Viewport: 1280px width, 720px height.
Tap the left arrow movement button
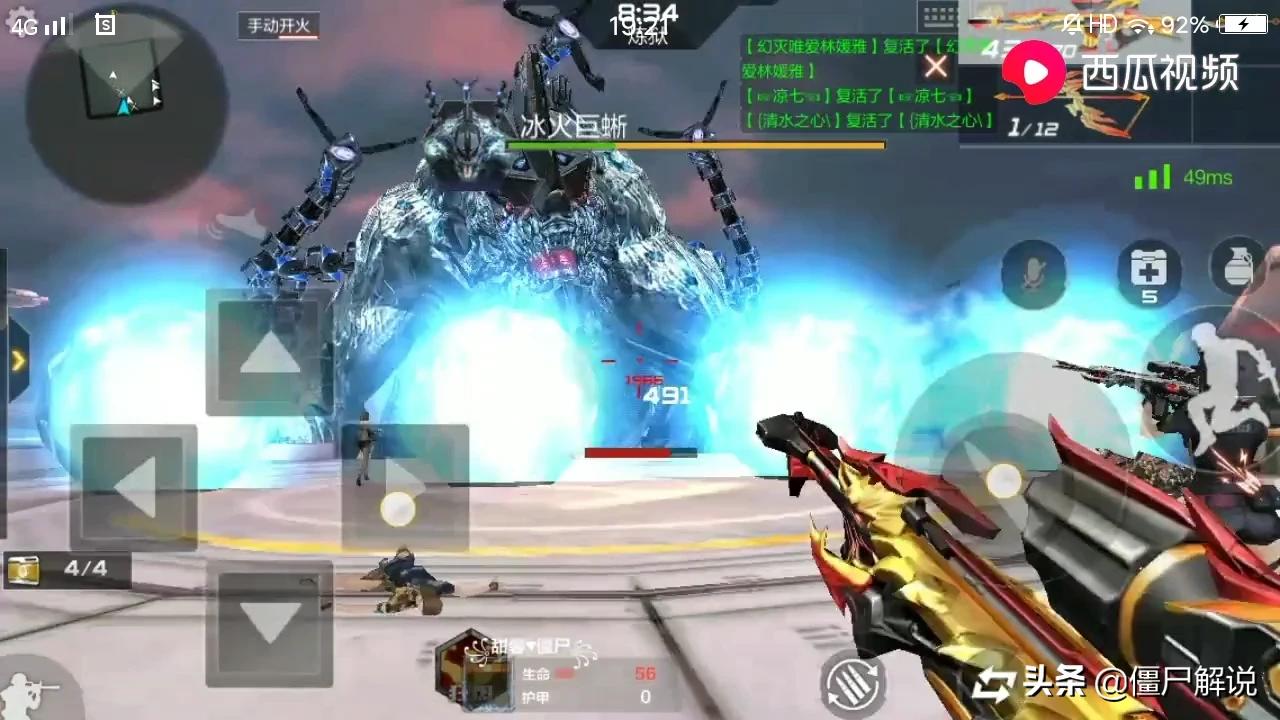pos(133,488)
